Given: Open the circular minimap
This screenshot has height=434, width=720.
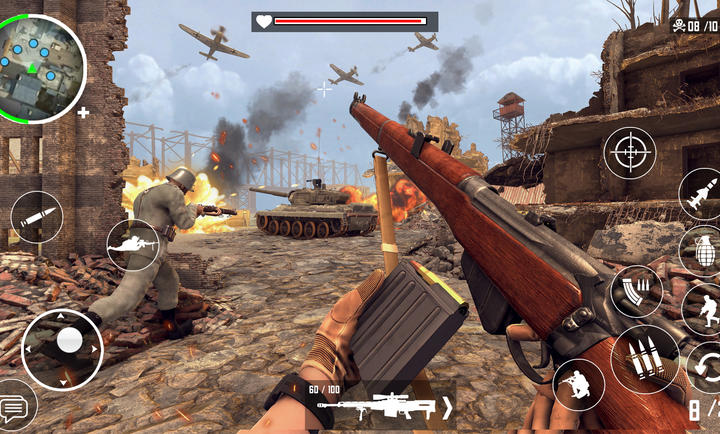Looking at the screenshot, I should point(41,67).
